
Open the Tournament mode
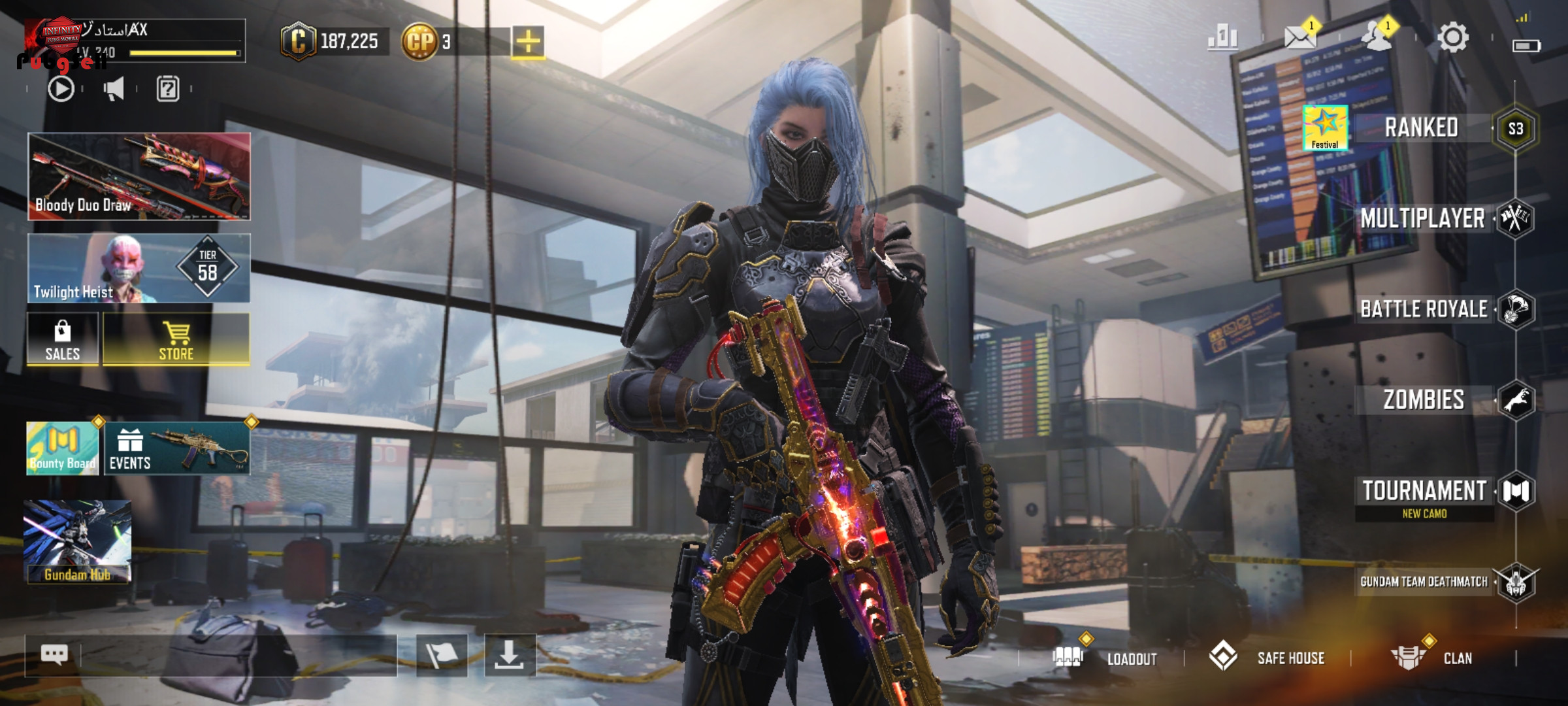click(x=1424, y=492)
